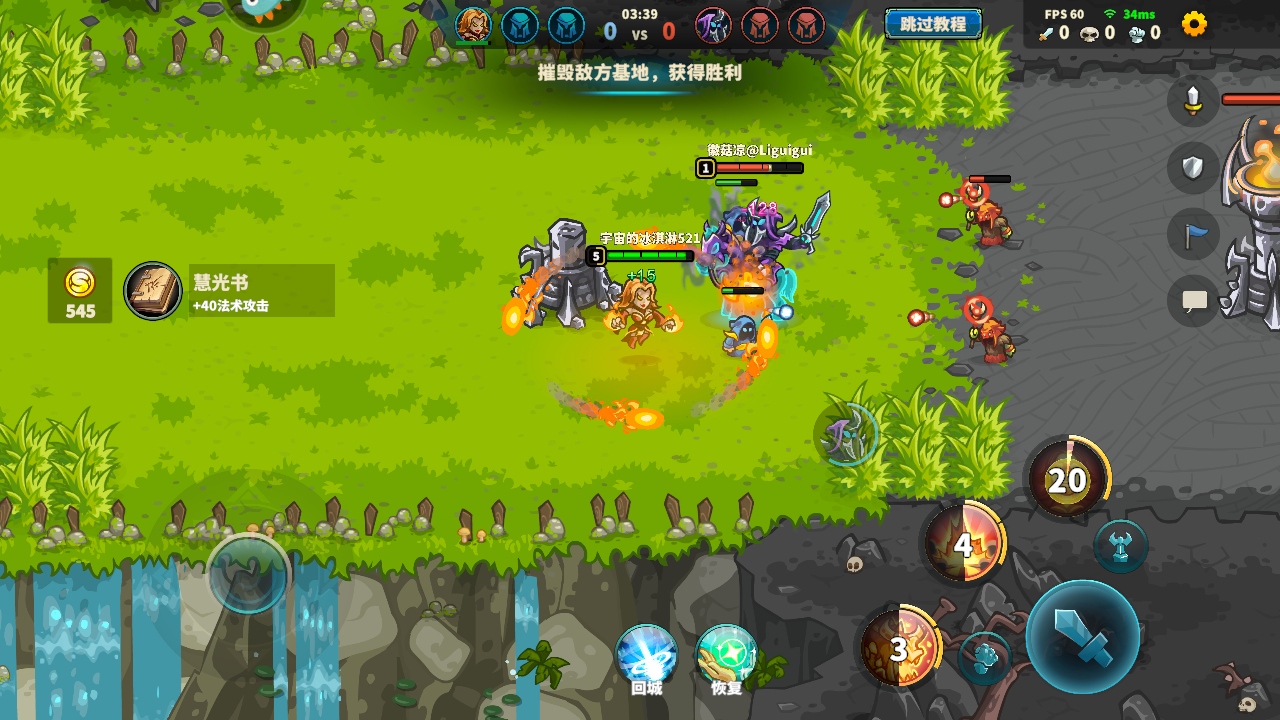Image resolution: width=1280 pixels, height=720 pixels.
Task: Skip the tutorial with 跳过教程 button
Action: click(x=932, y=24)
